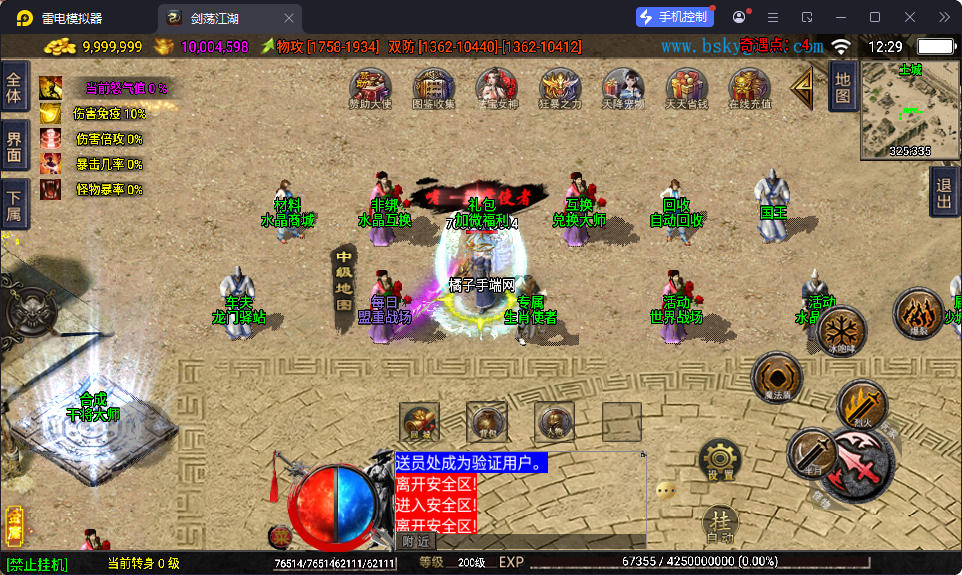
Task: Use the 烈火 flaming sword skill
Action: tap(861, 403)
